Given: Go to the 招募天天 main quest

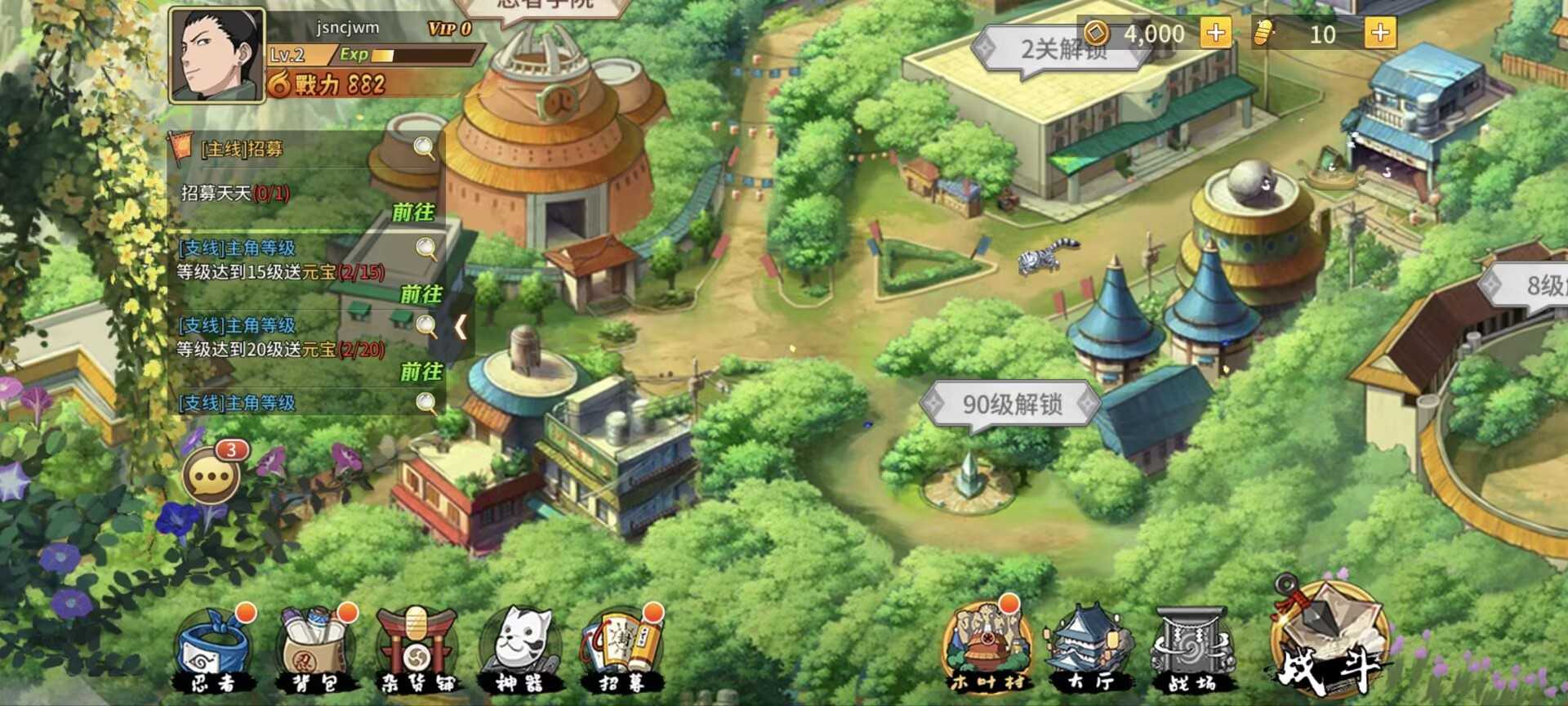Looking at the screenshot, I should (413, 212).
